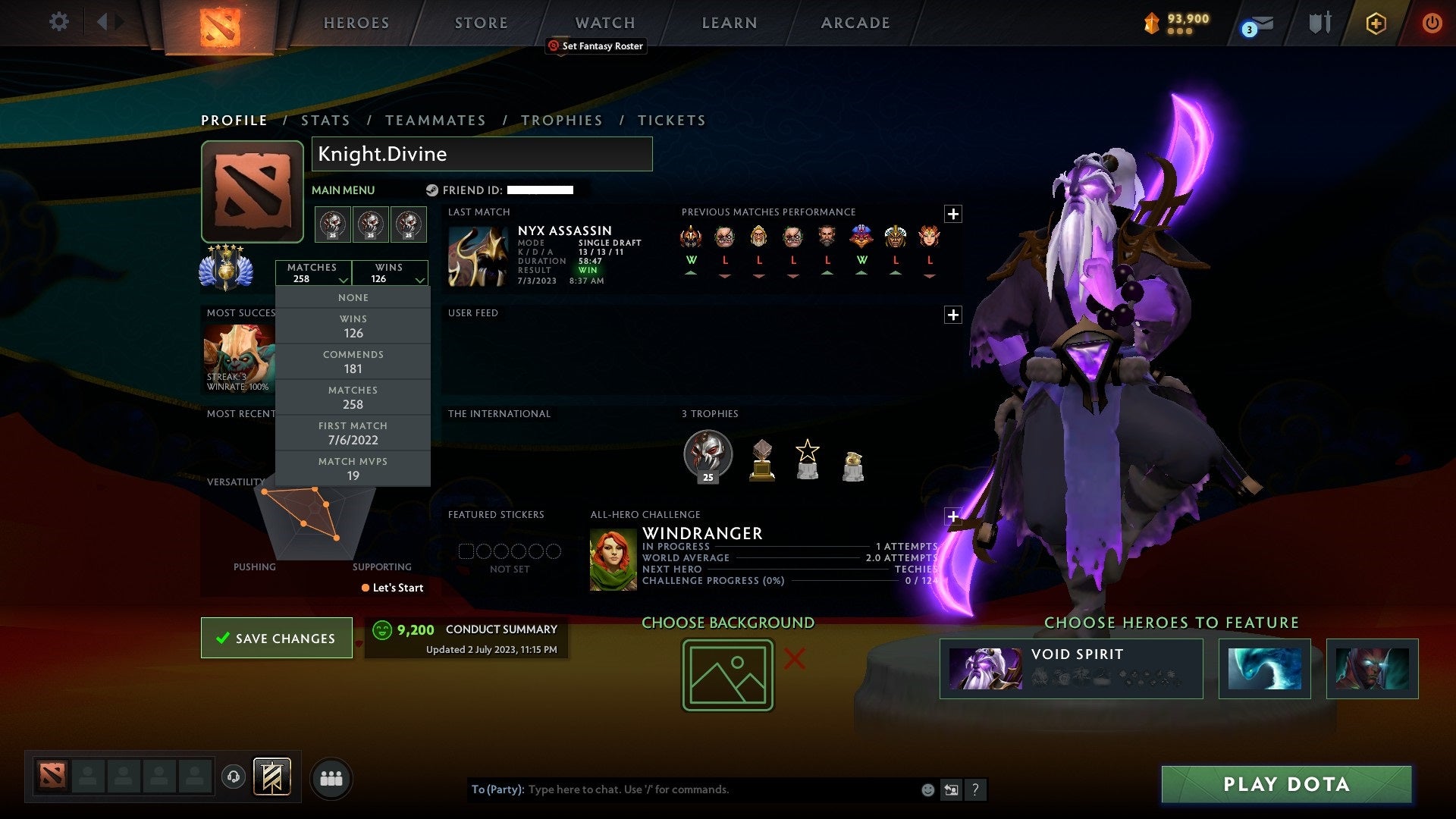
Task: Select None in the stat selection list
Action: (353, 297)
